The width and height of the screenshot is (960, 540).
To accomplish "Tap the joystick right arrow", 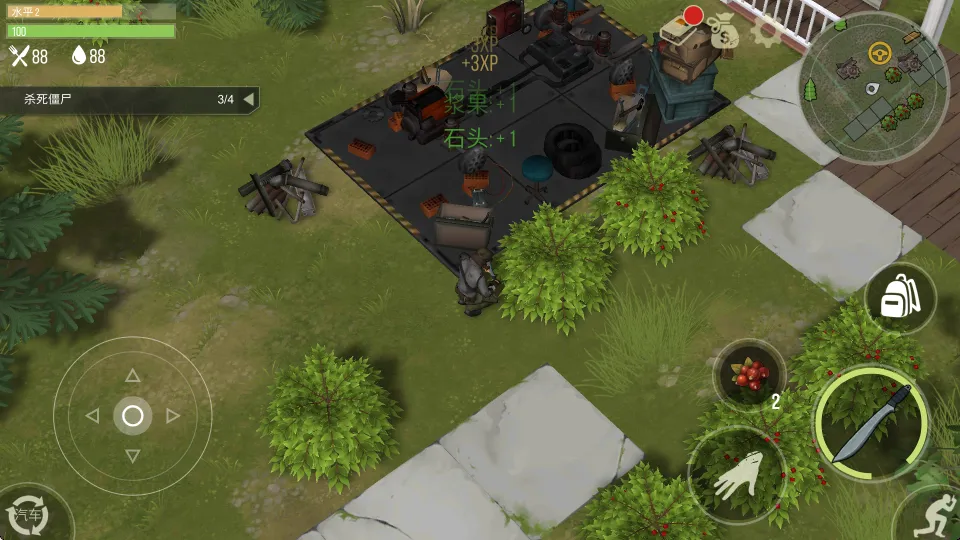I will click(x=172, y=415).
